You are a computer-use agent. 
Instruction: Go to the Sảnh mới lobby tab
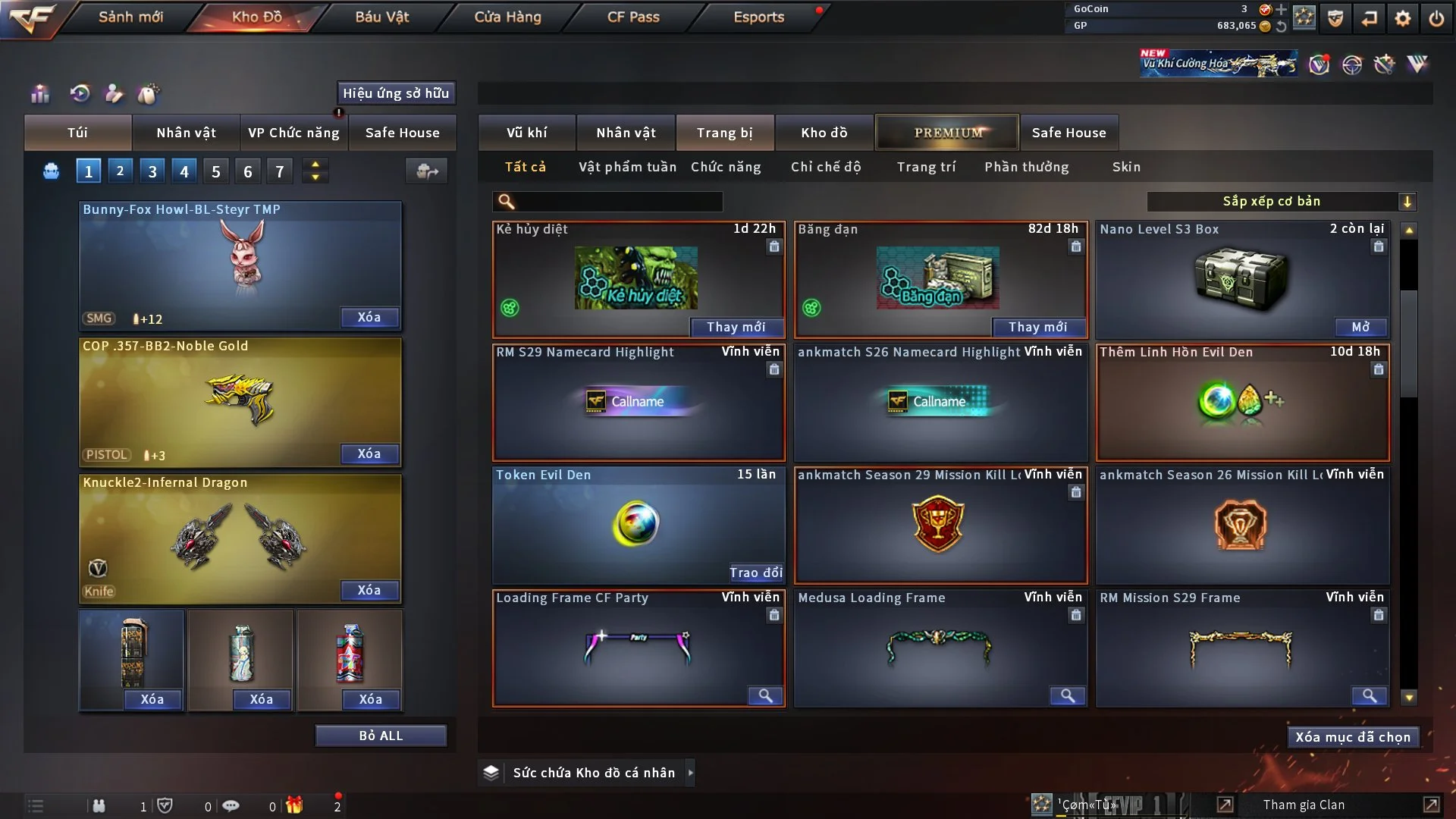[130, 17]
